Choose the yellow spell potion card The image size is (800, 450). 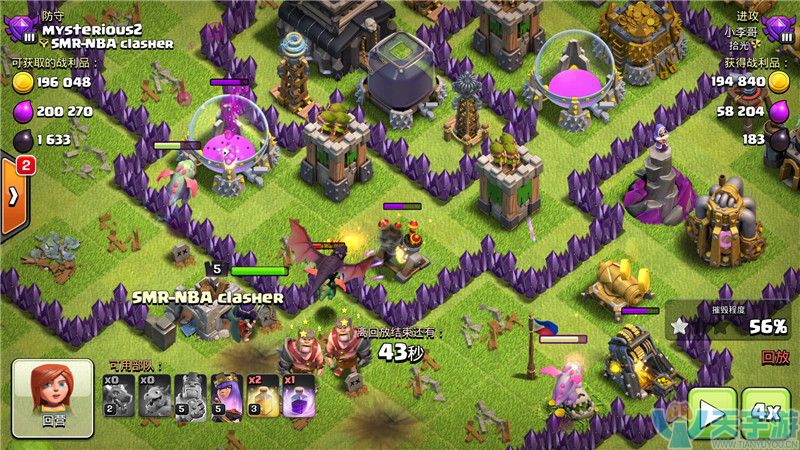[261, 396]
